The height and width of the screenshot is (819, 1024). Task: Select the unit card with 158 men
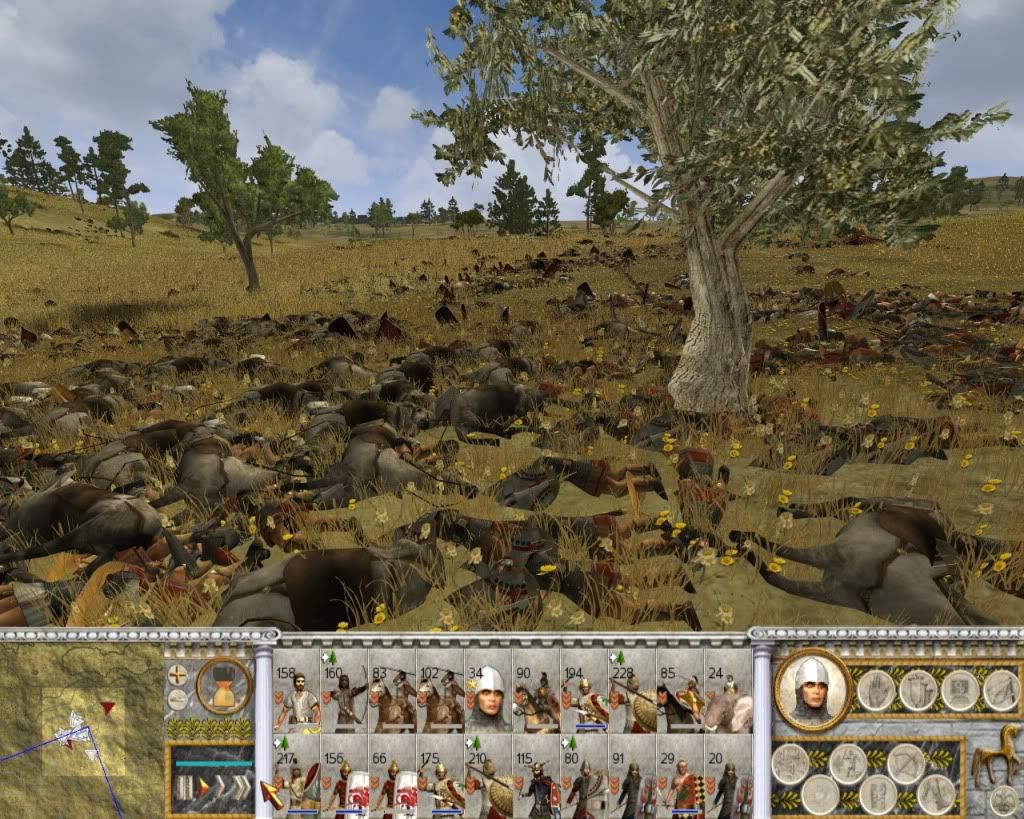click(x=296, y=691)
